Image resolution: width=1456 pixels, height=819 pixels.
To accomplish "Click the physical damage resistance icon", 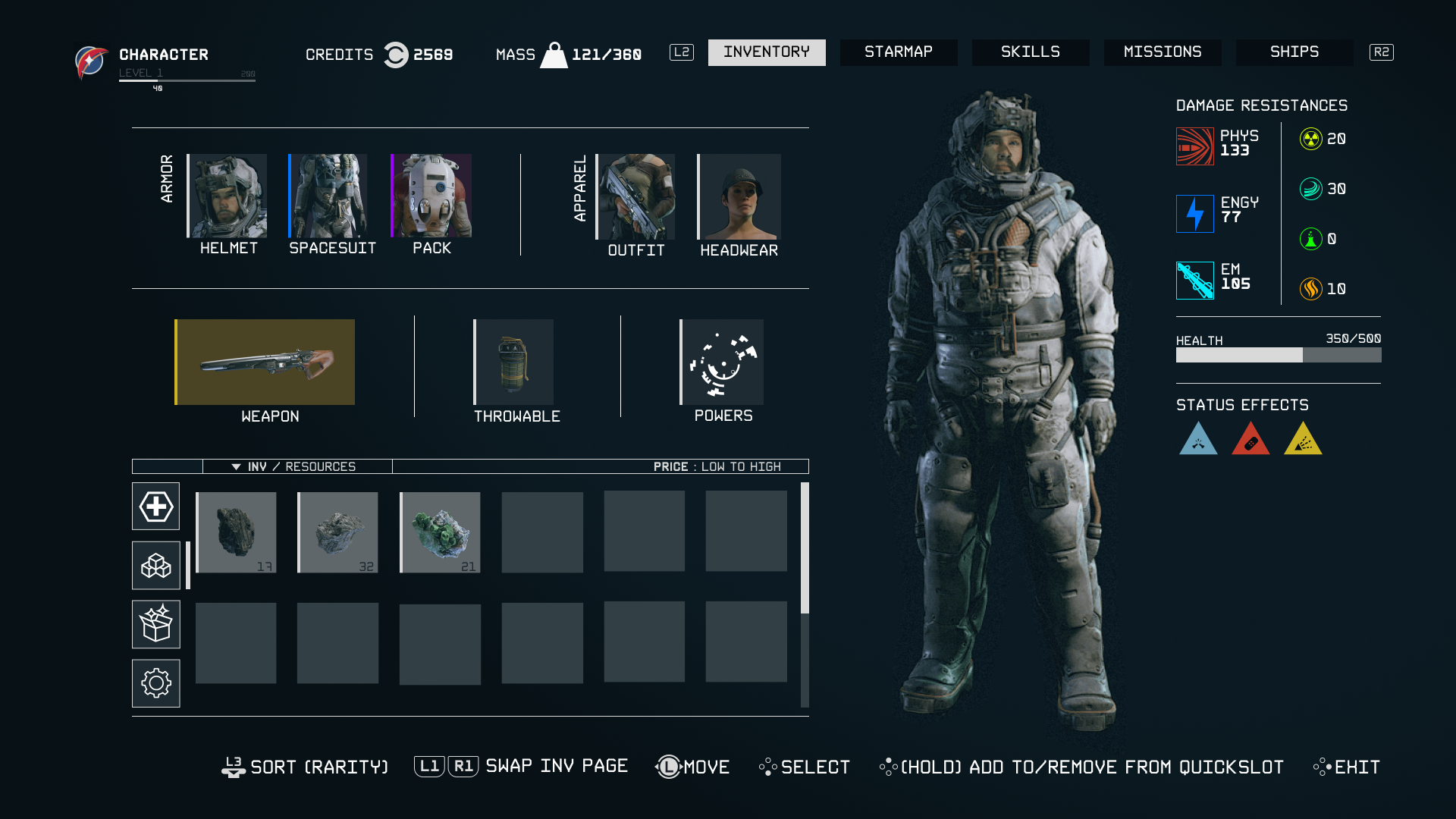I will coord(1195,145).
